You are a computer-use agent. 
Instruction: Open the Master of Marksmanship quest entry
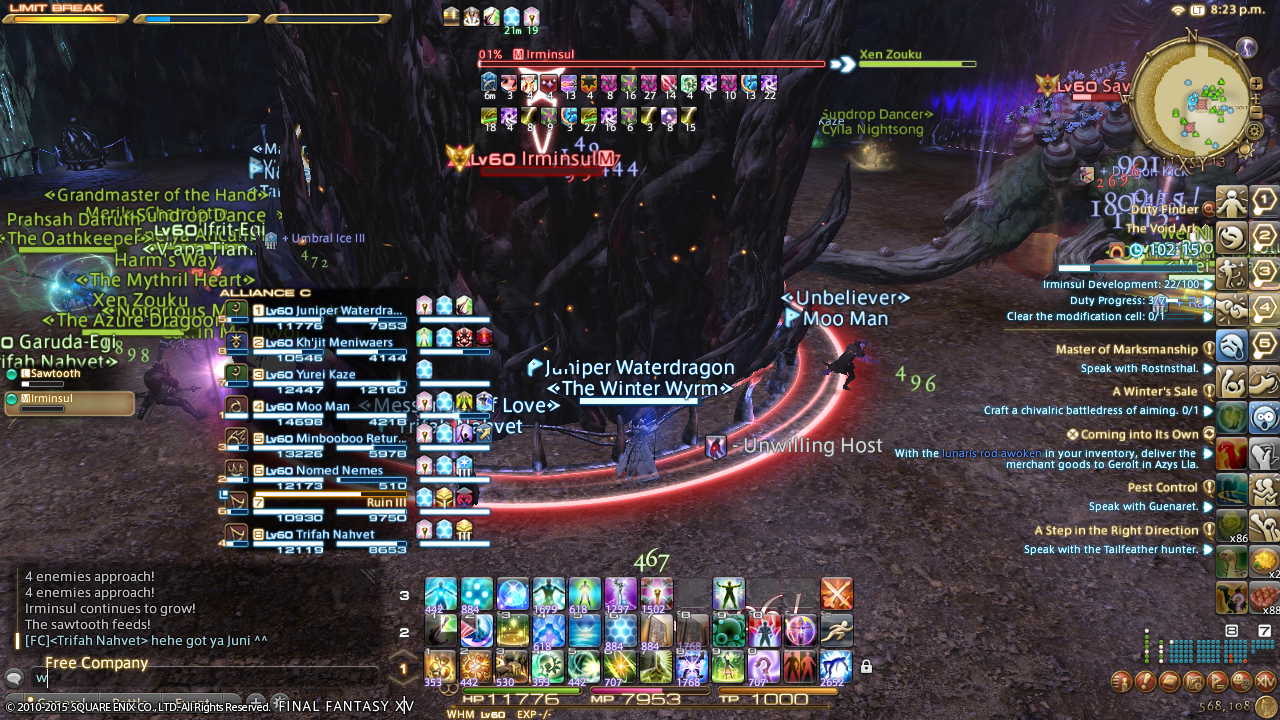(1126, 350)
